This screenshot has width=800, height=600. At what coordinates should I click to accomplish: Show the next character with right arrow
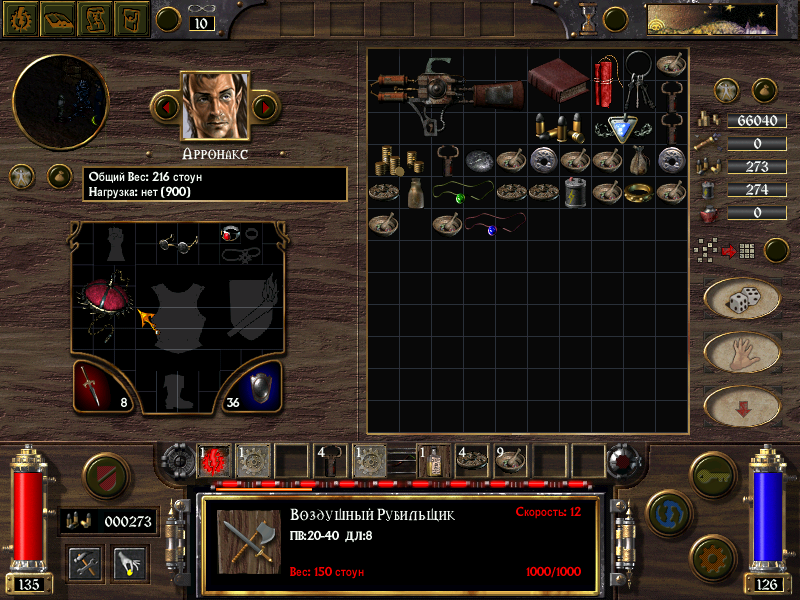pos(265,105)
